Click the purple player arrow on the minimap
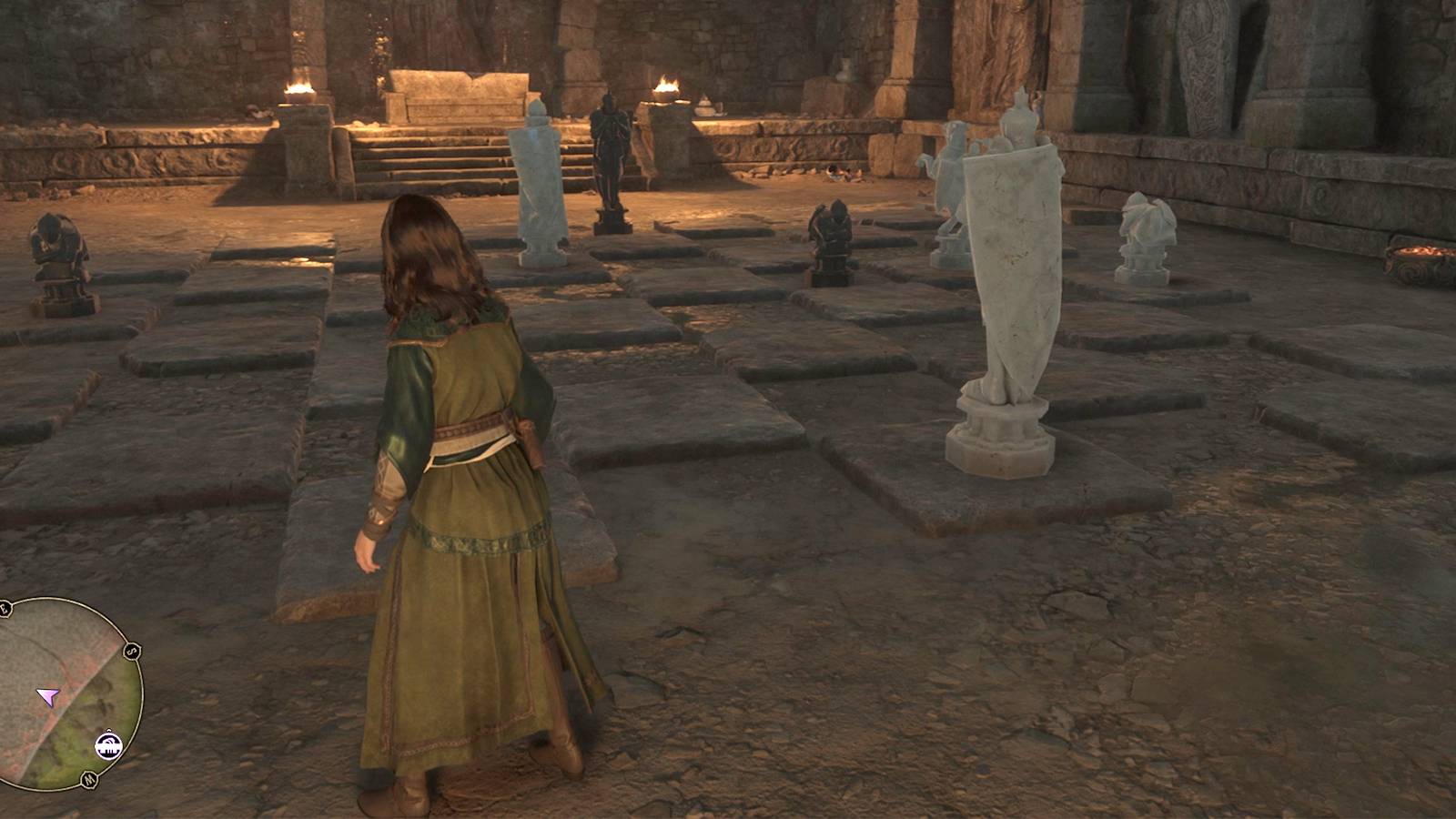The image size is (1456, 819). pos(48,698)
